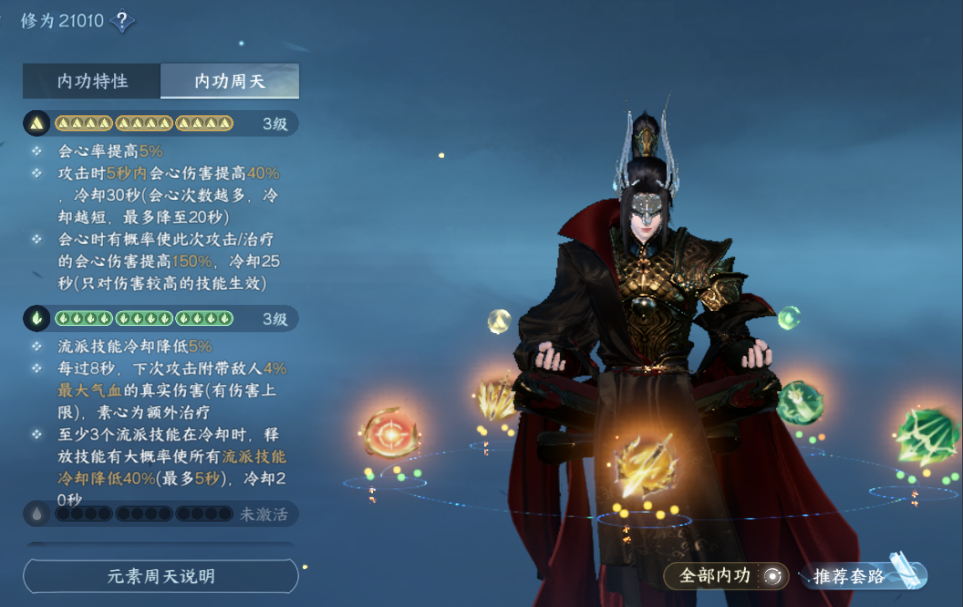Select the red target-sigil inner skill orb

(388, 434)
